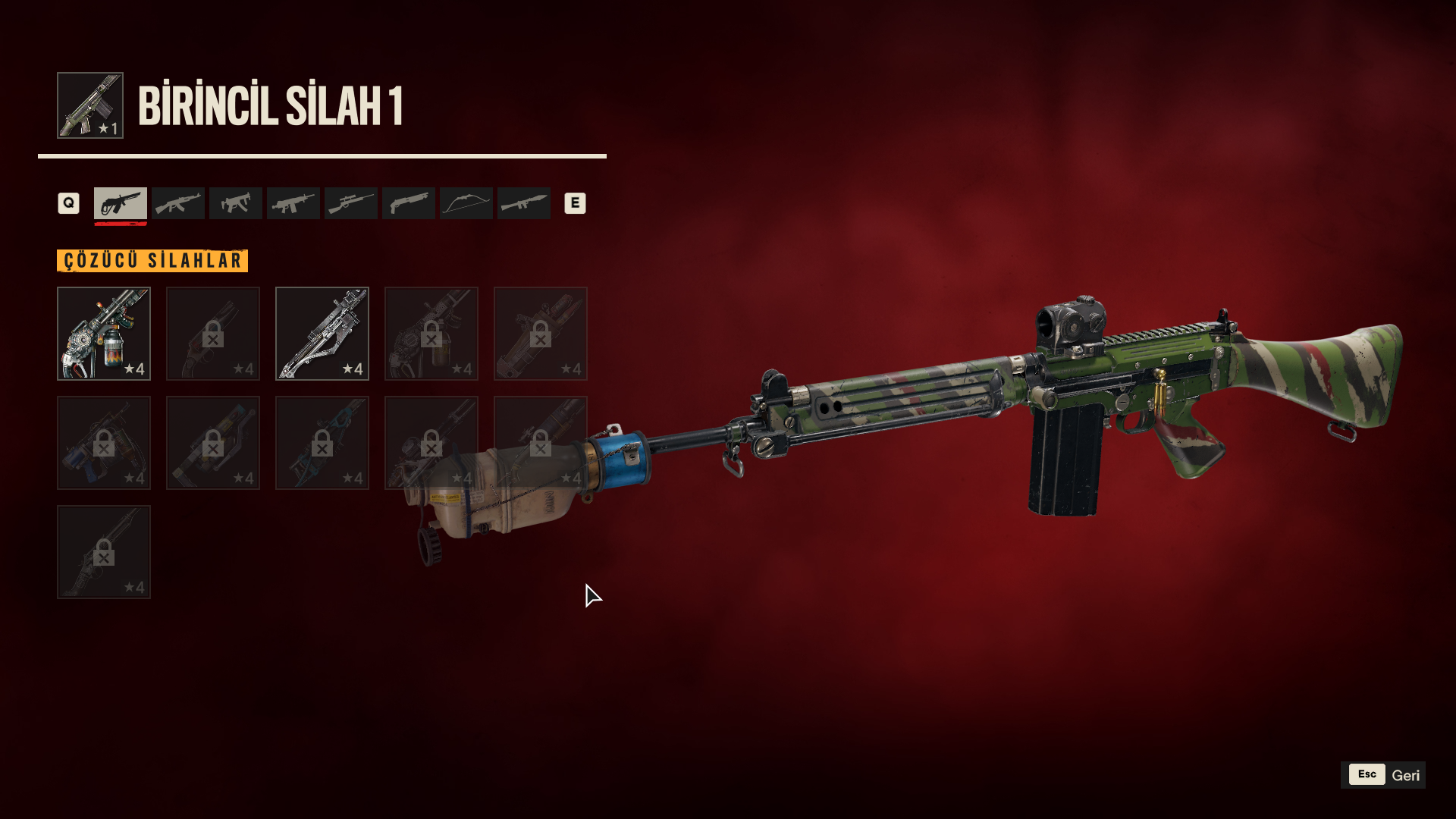Switch to the rocket launcher tab

pyautogui.click(x=524, y=203)
